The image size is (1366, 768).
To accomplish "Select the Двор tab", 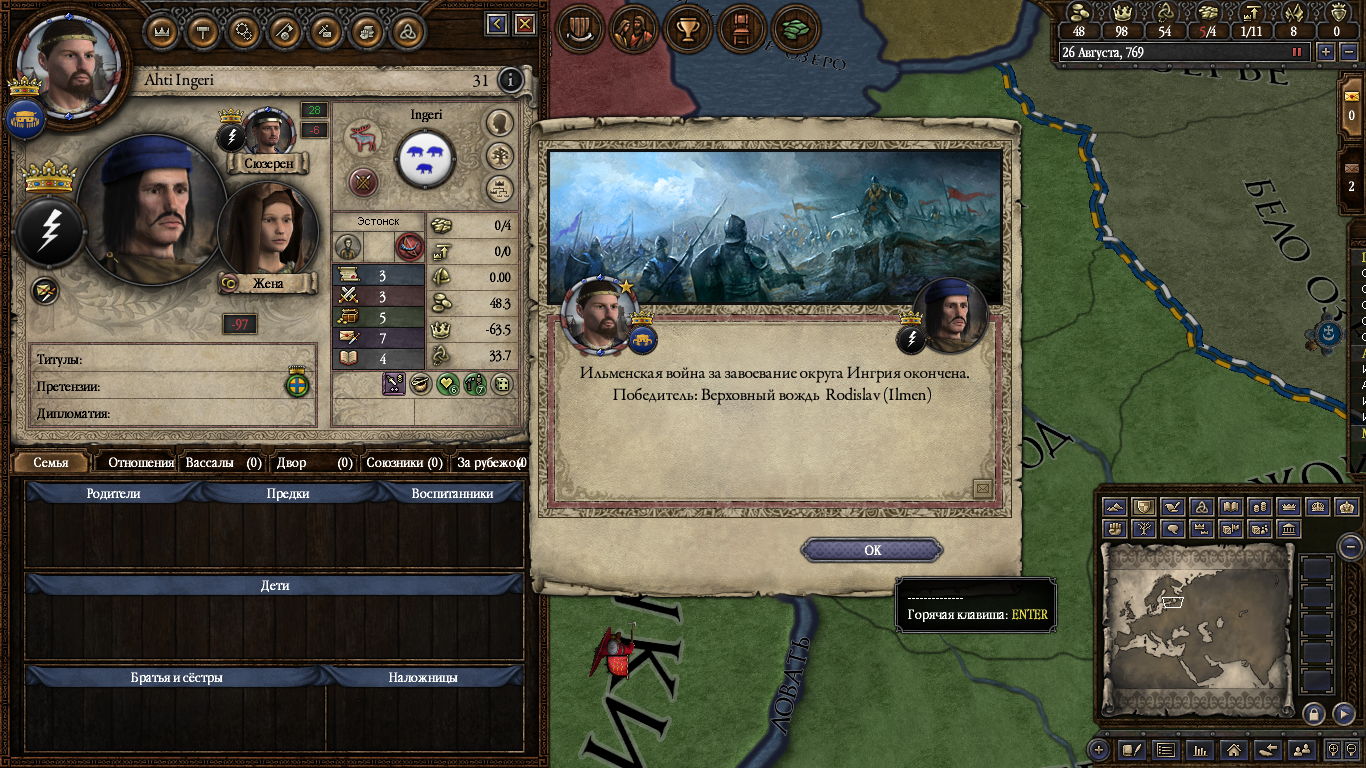I will click(x=315, y=463).
